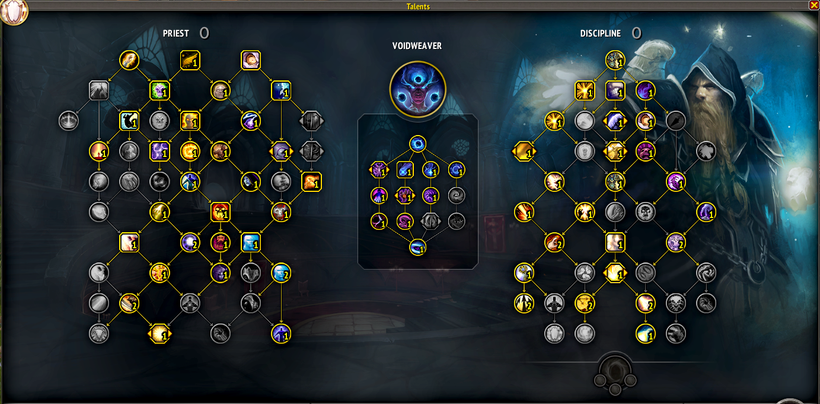The image size is (820, 404).
Task: Select the purple talent in Priest's bottom row
Action: point(281,332)
